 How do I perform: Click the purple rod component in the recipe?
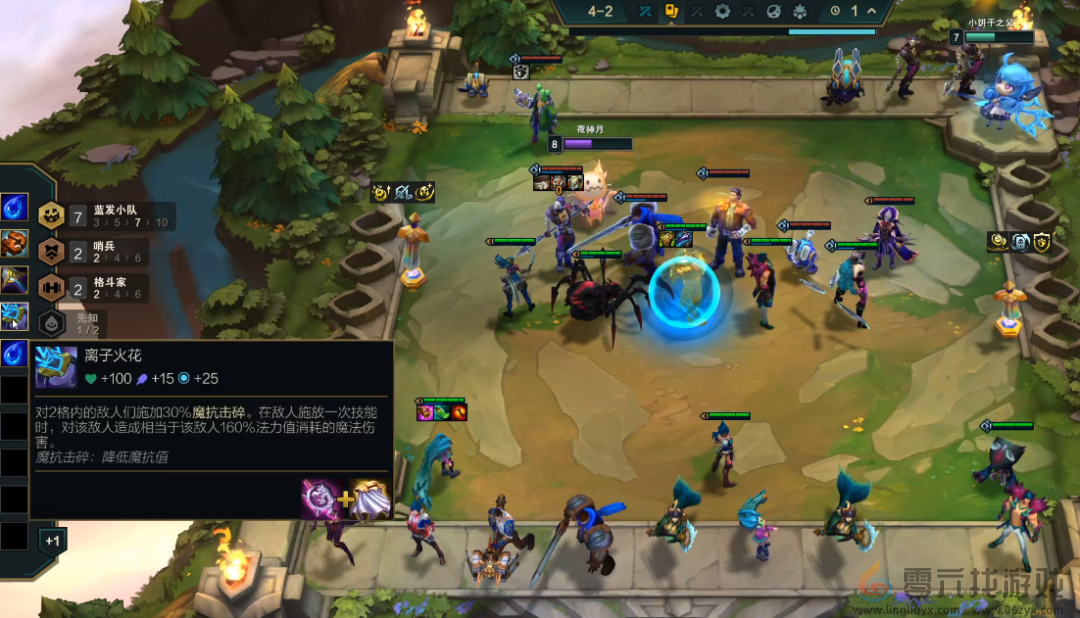point(320,499)
